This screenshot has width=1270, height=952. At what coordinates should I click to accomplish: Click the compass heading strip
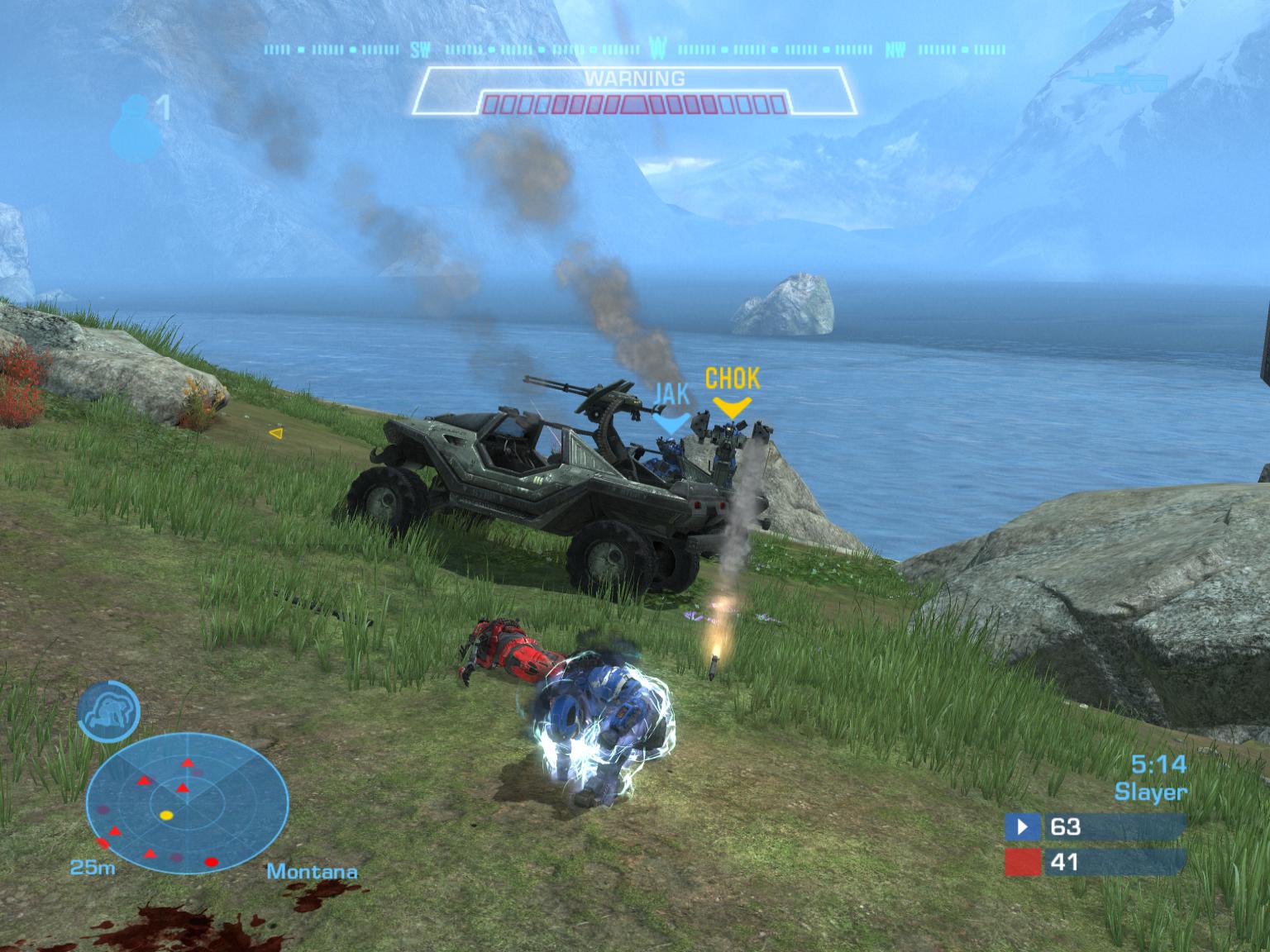click(x=633, y=50)
